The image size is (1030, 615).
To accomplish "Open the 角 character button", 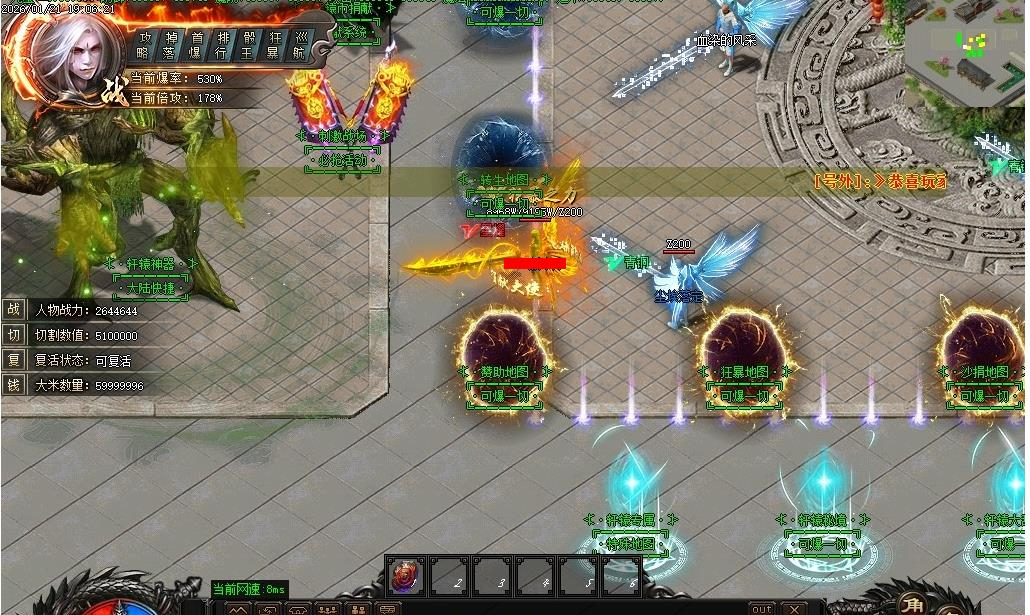I will click(x=914, y=603).
